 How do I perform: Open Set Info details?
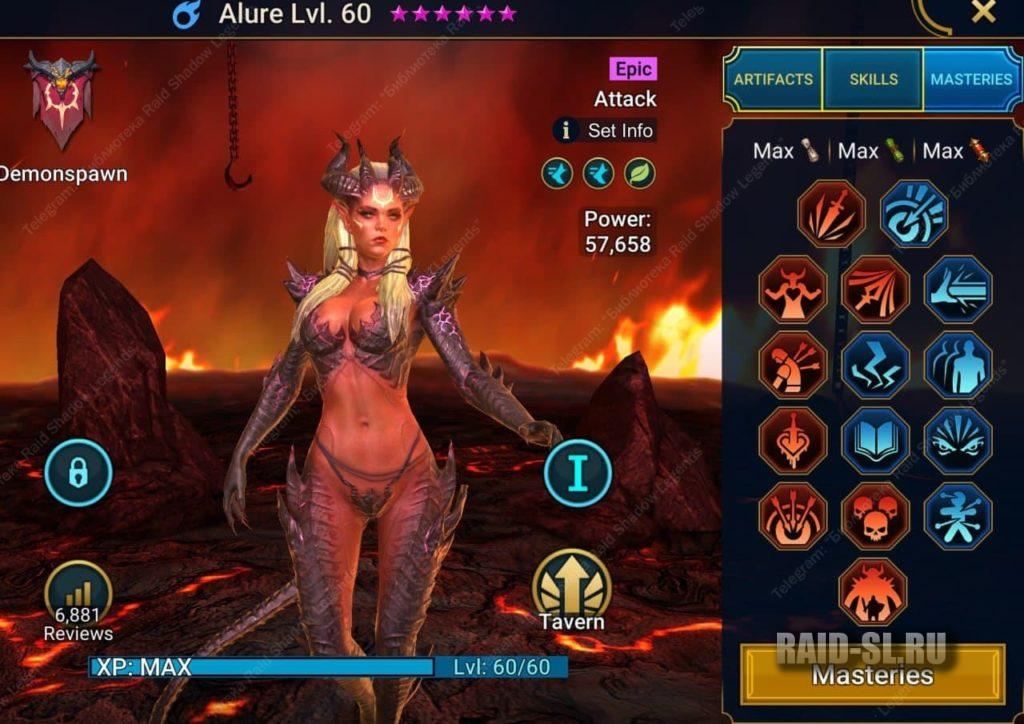click(606, 130)
